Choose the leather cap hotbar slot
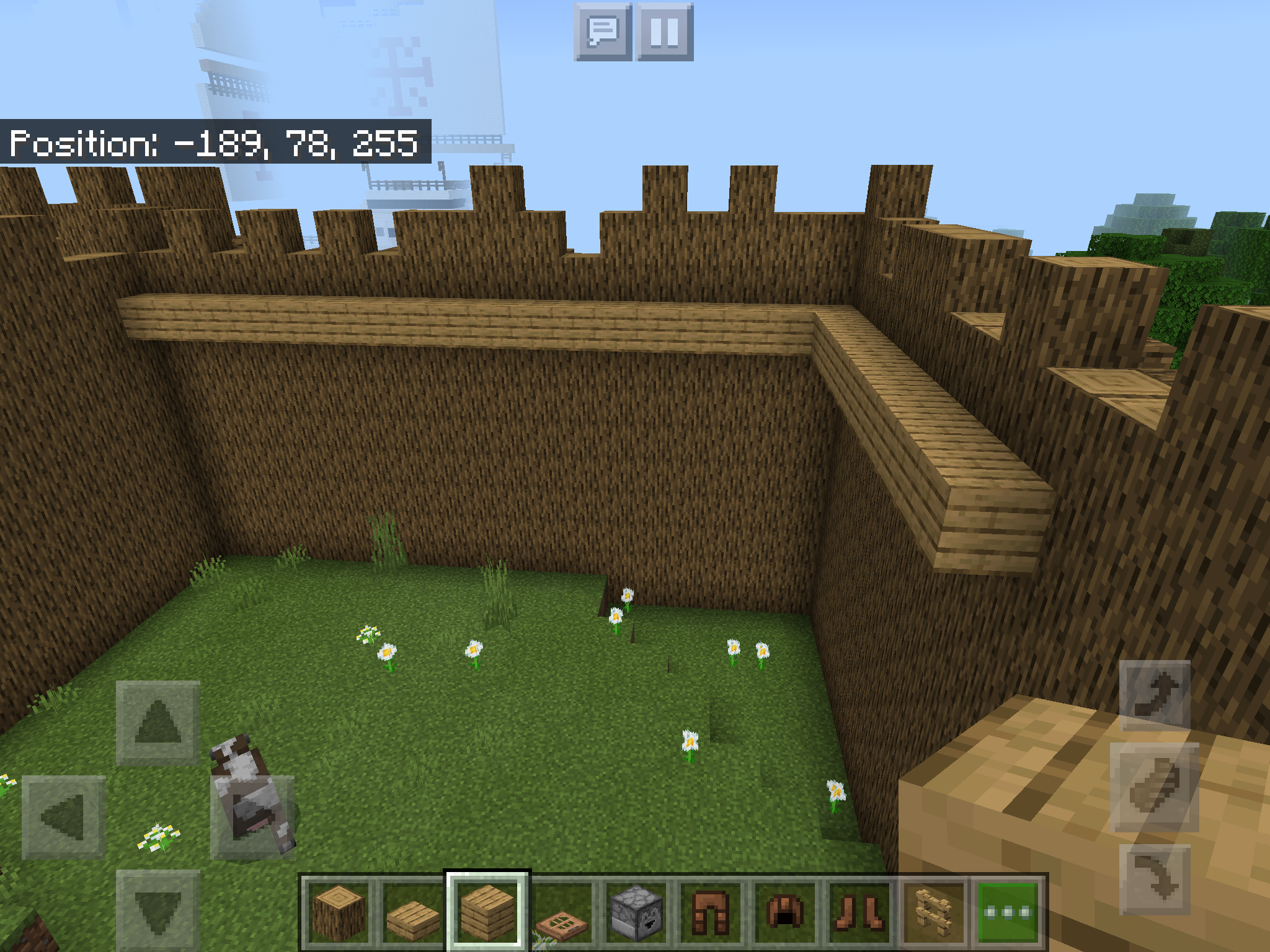The image size is (1270, 952). [x=785, y=911]
